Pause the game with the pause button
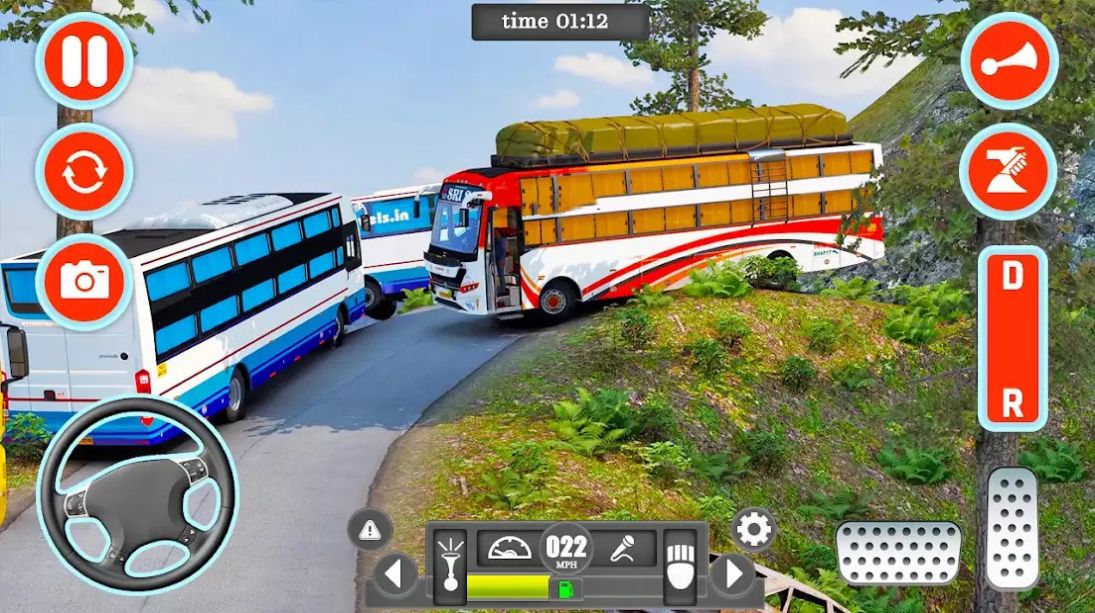This screenshot has height=613, width=1095. pos(84,62)
